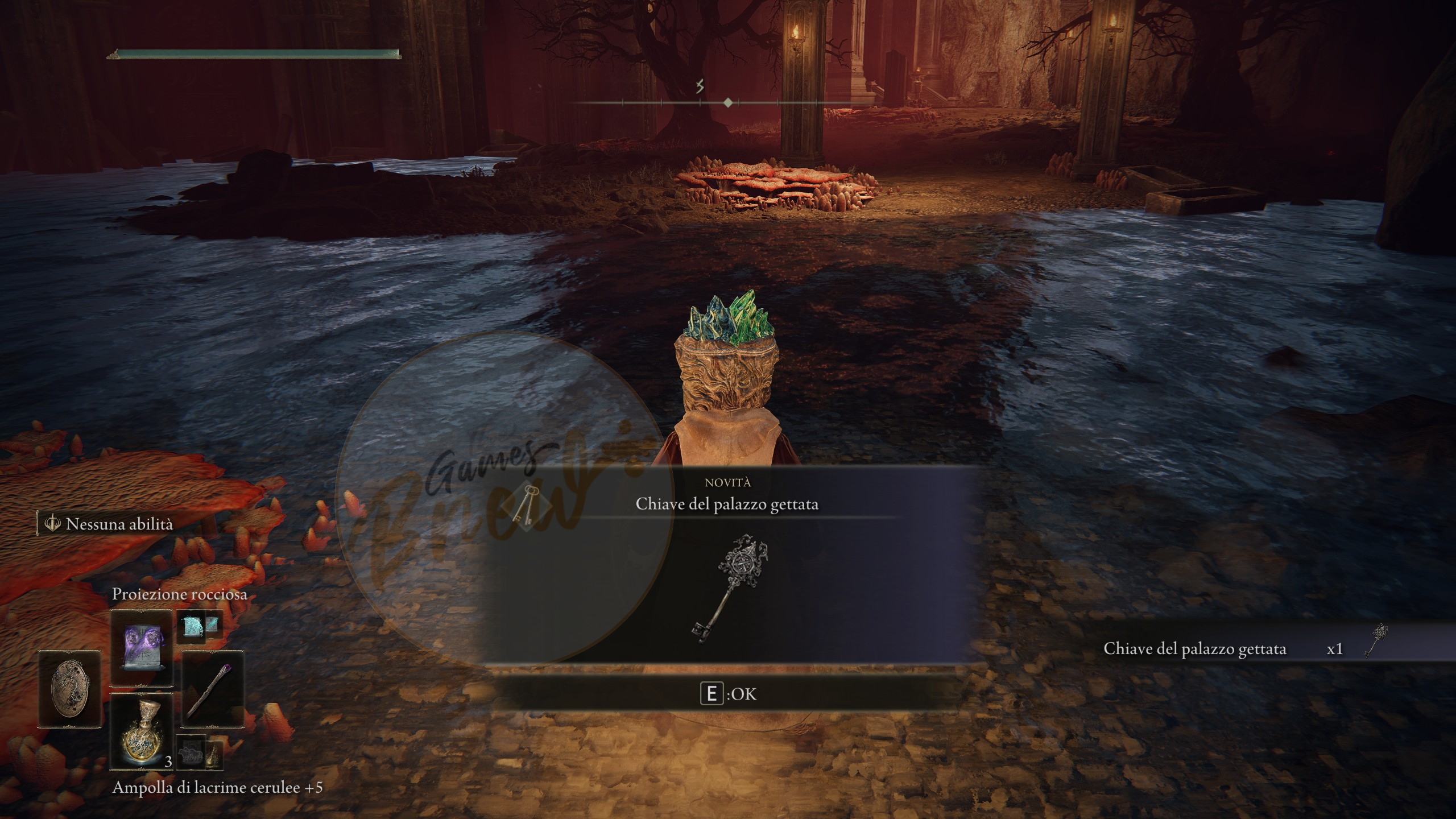Click the key category icon beside Novità
The height and width of the screenshot is (819, 1456).
click(x=523, y=504)
